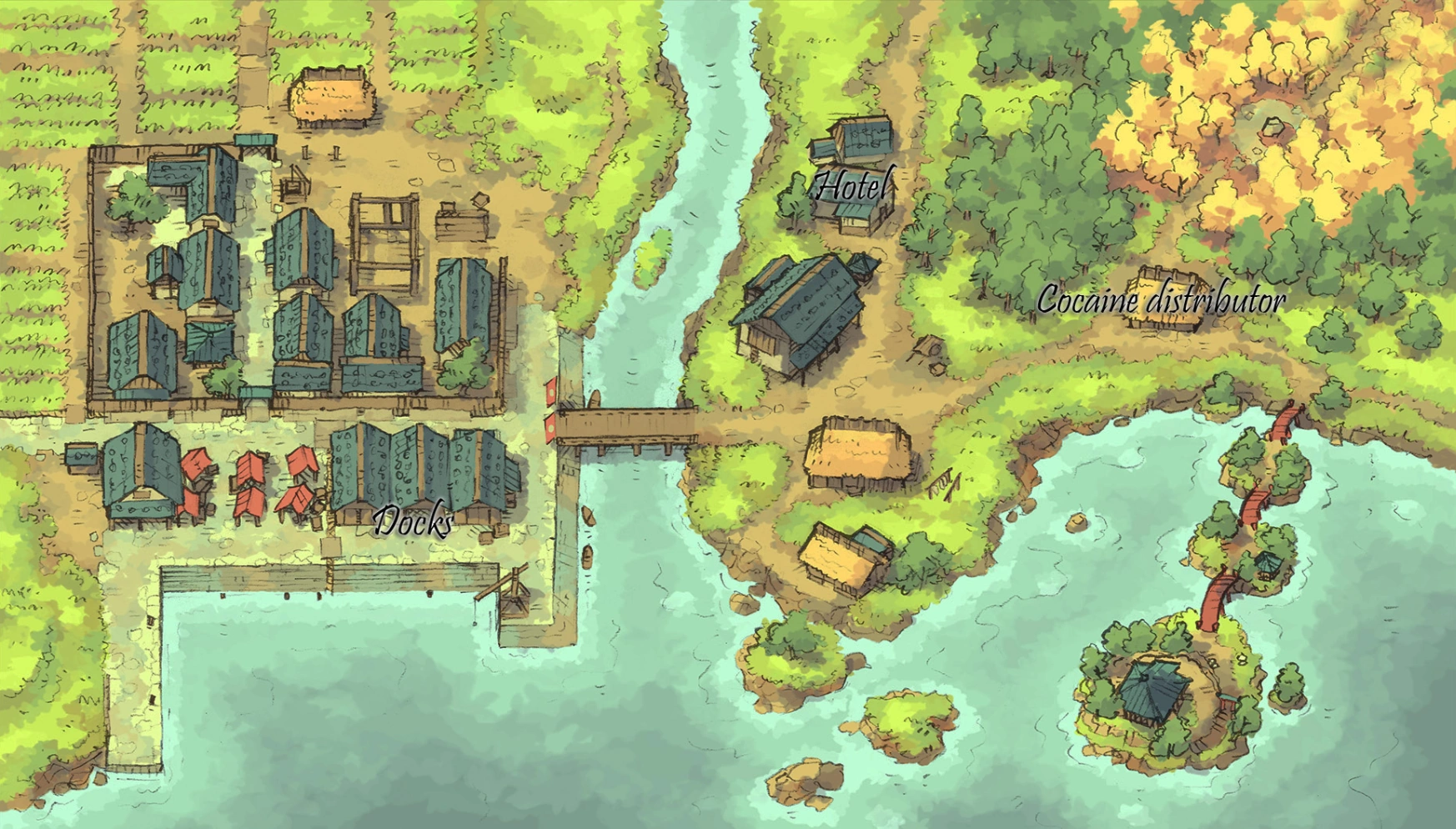Select the Hotel map label

[852, 186]
